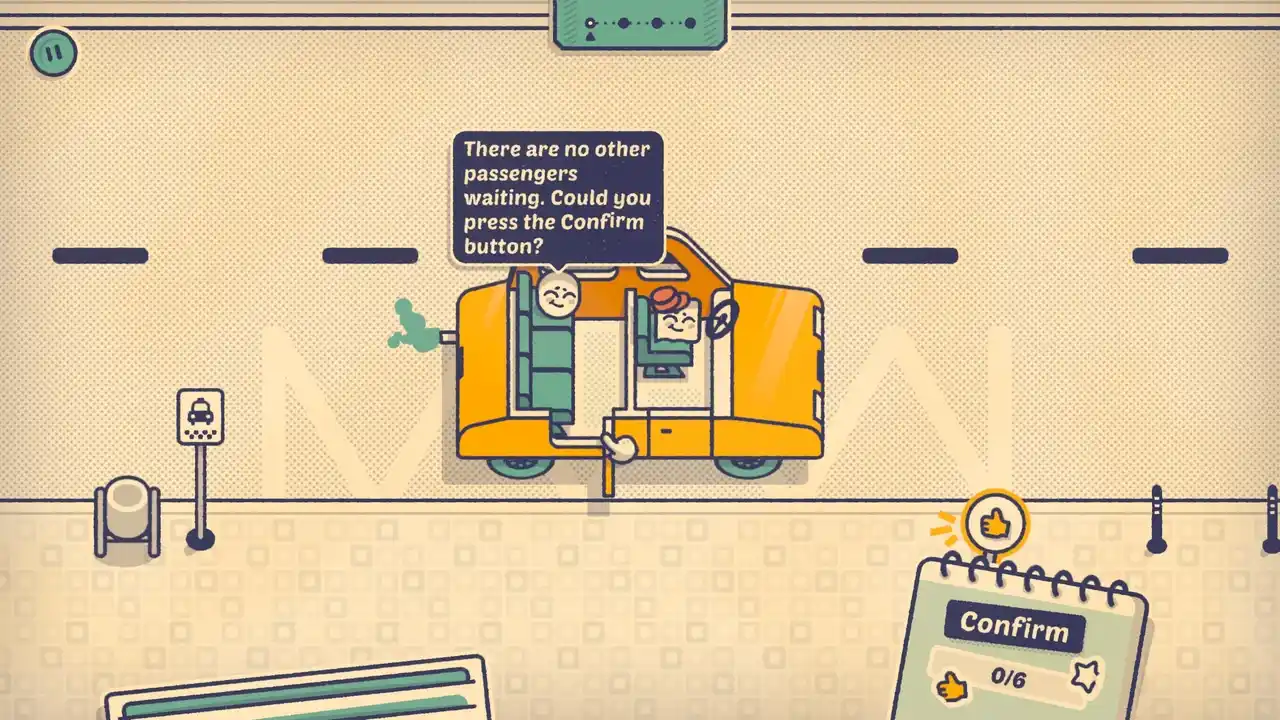Click the smiling passenger in the back seat
This screenshot has height=720, width=1280.
point(560,297)
